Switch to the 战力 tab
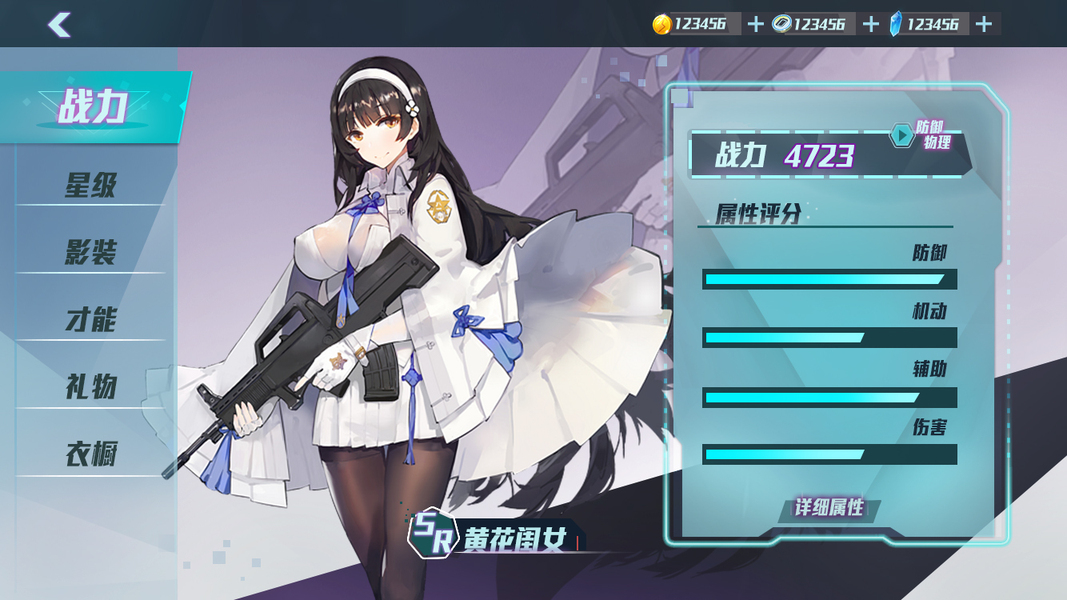 click(92, 107)
